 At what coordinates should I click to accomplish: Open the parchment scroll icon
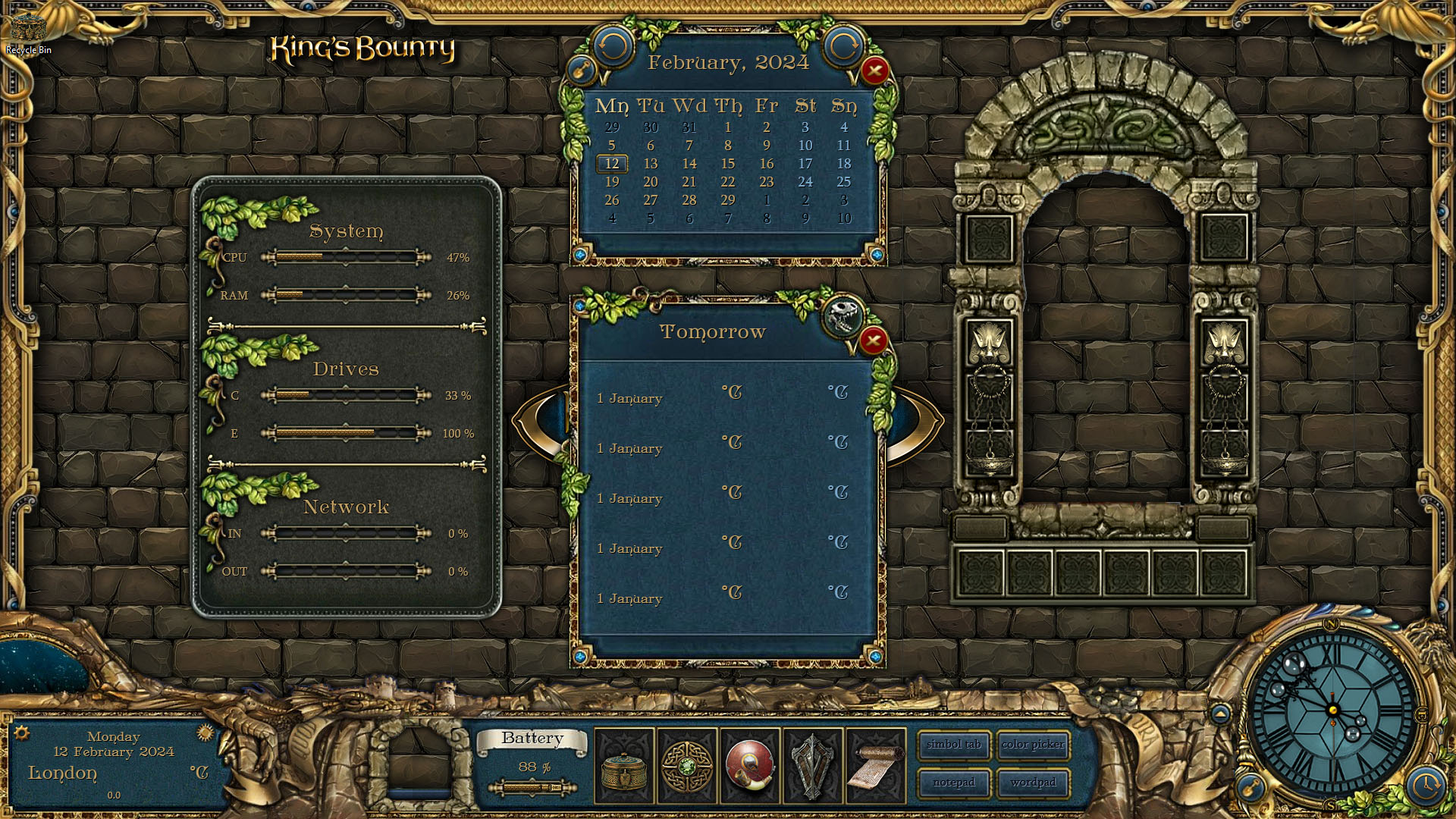point(875,766)
